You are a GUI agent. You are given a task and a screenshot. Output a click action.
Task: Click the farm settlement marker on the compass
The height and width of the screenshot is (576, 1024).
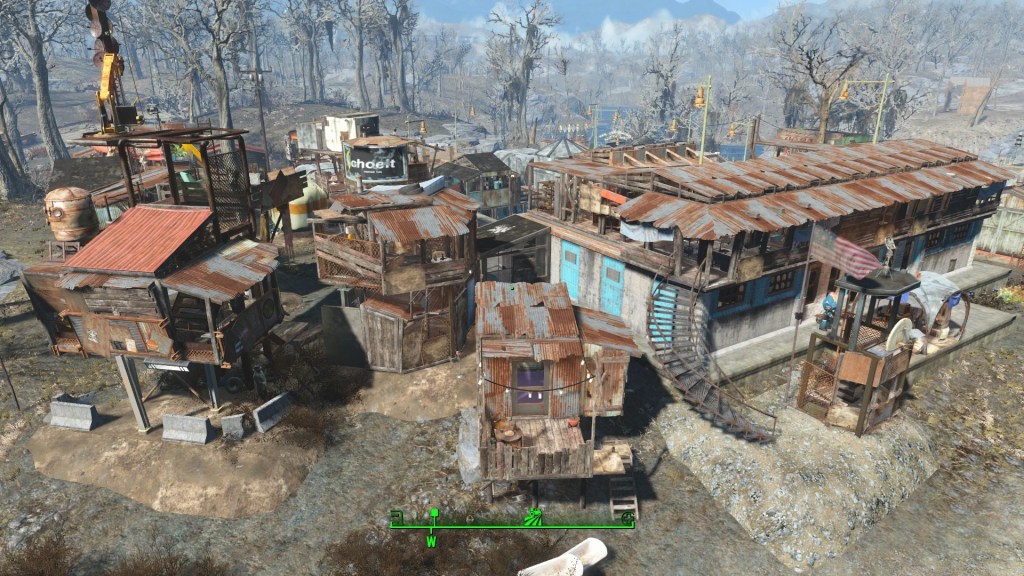pos(533,517)
